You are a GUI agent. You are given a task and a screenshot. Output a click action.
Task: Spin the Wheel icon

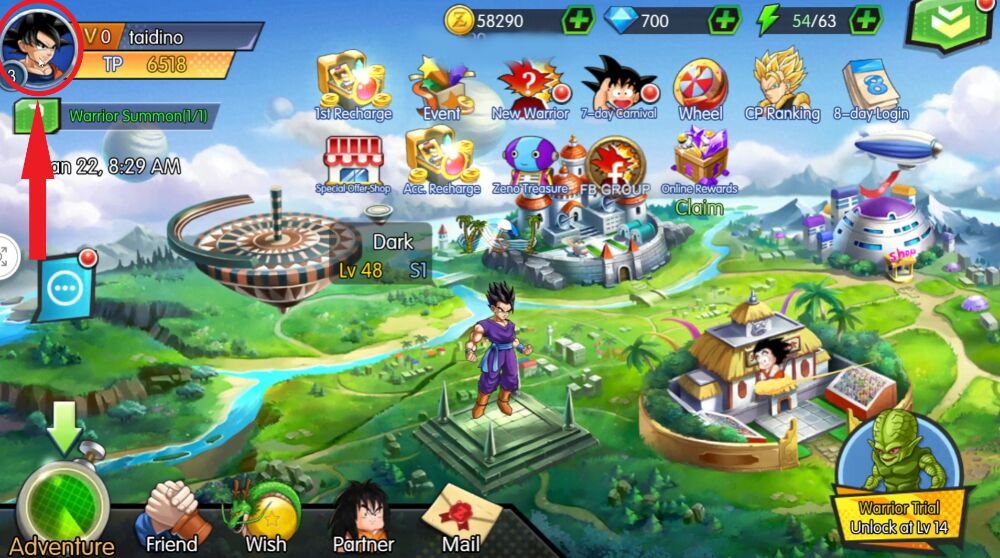point(700,84)
